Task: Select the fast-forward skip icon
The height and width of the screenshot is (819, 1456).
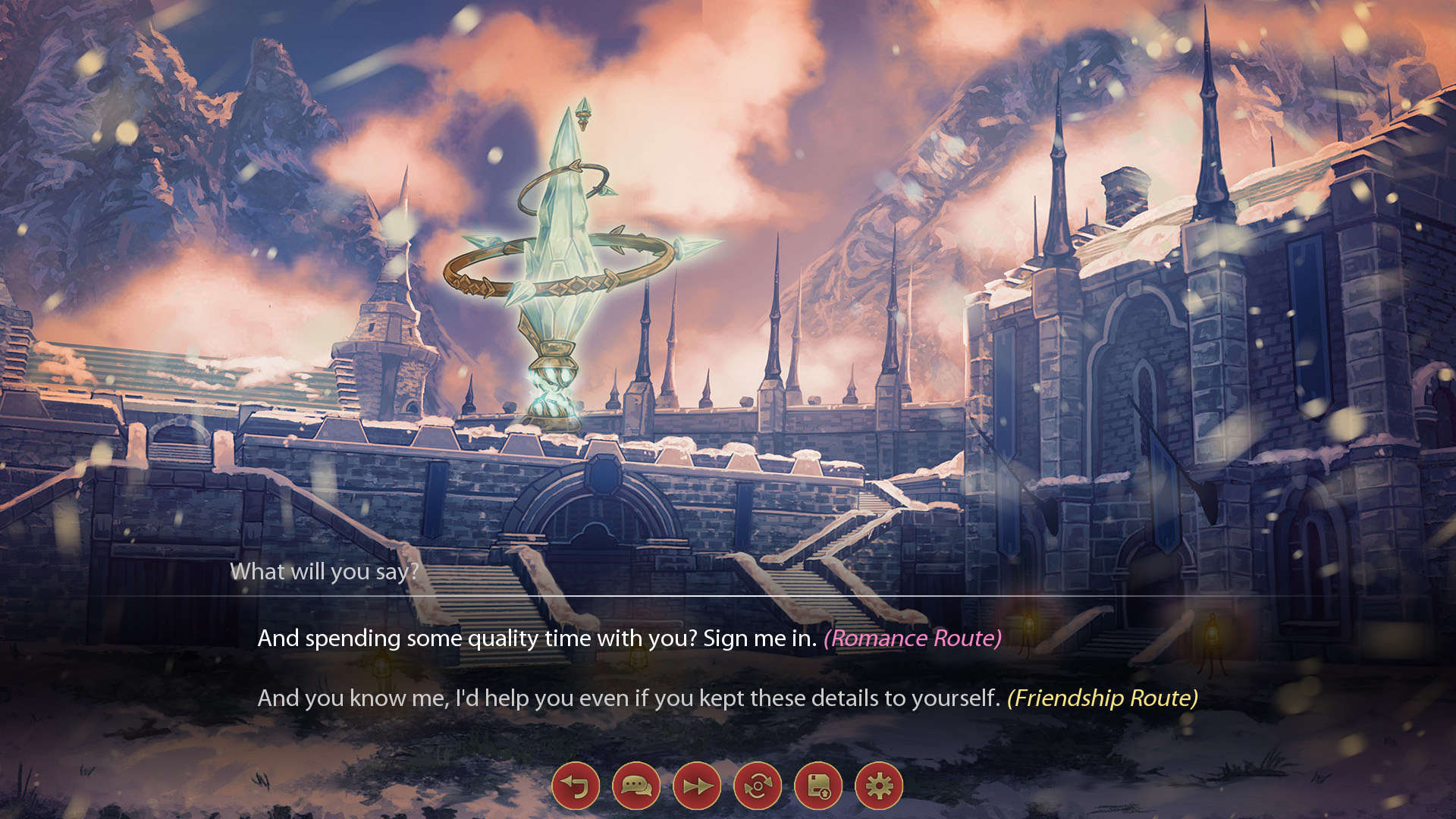Action: coord(697,787)
